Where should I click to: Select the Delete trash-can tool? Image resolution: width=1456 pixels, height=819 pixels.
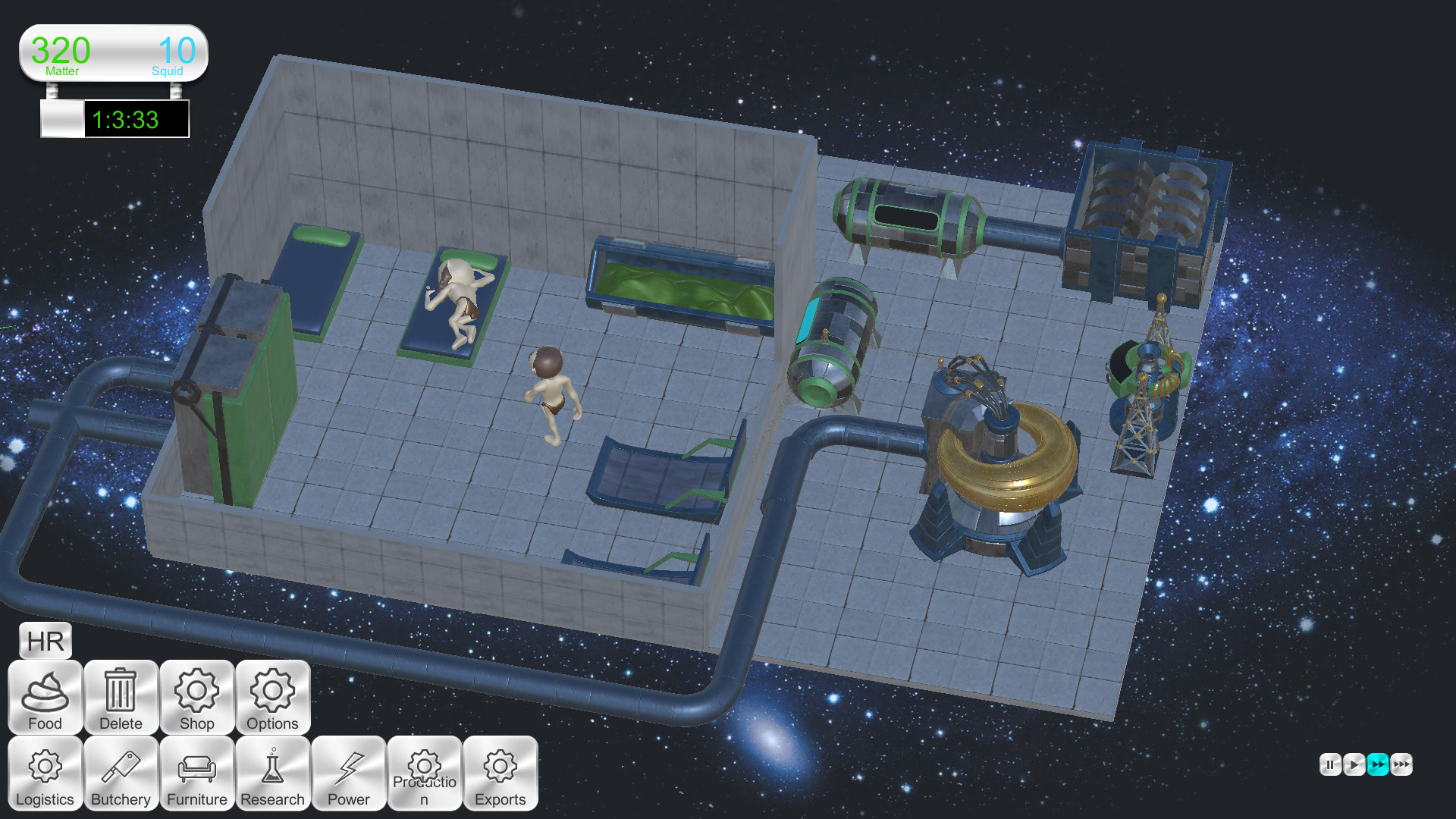point(121,698)
